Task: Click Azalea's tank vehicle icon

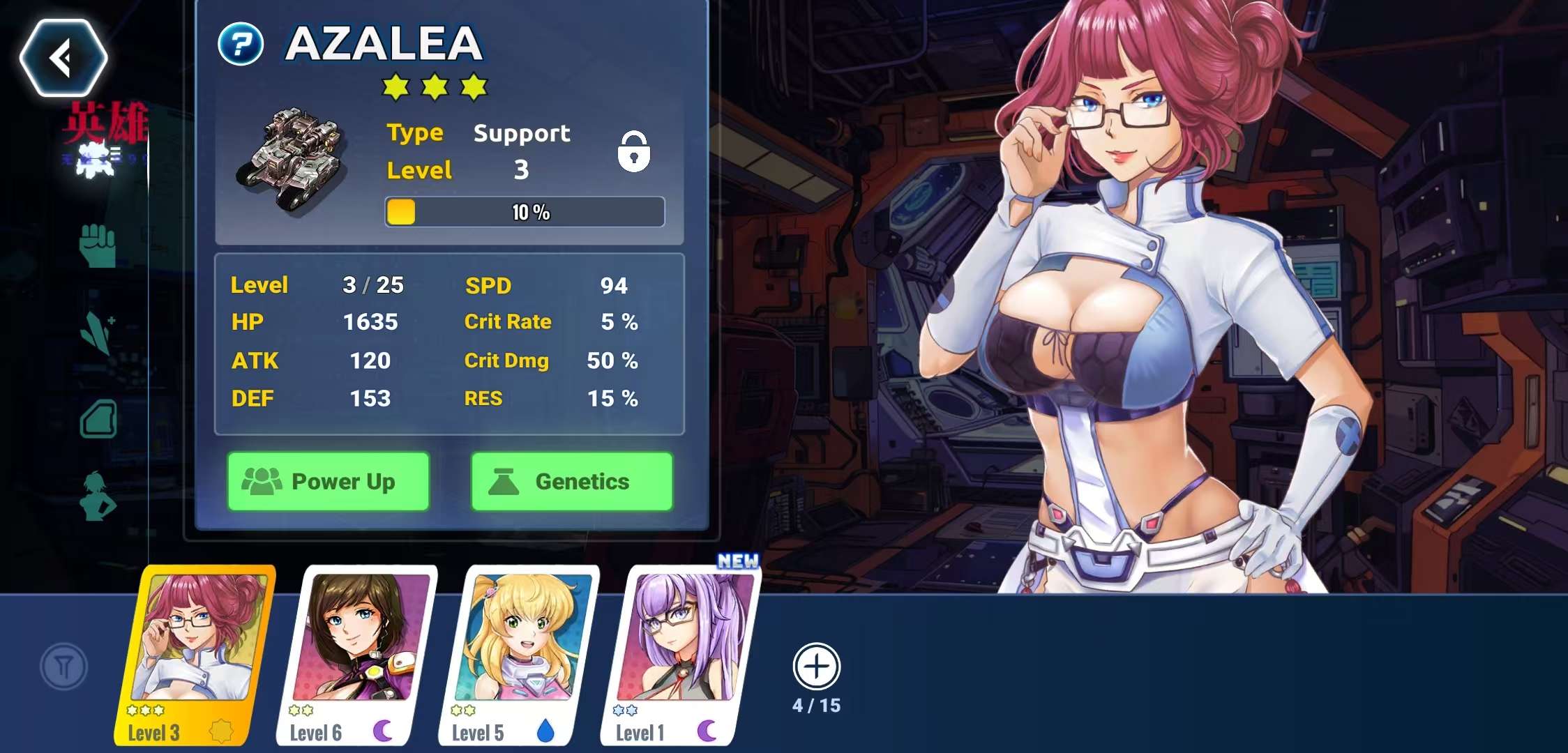Action: coord(294,160)
